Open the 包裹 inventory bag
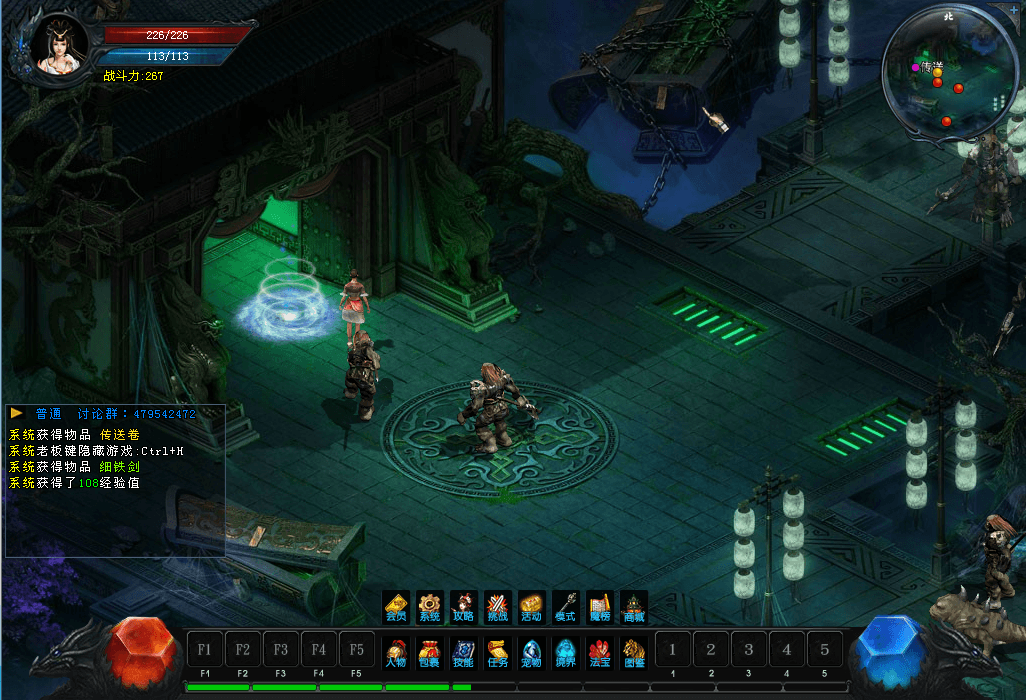 (x=429, y=652)
